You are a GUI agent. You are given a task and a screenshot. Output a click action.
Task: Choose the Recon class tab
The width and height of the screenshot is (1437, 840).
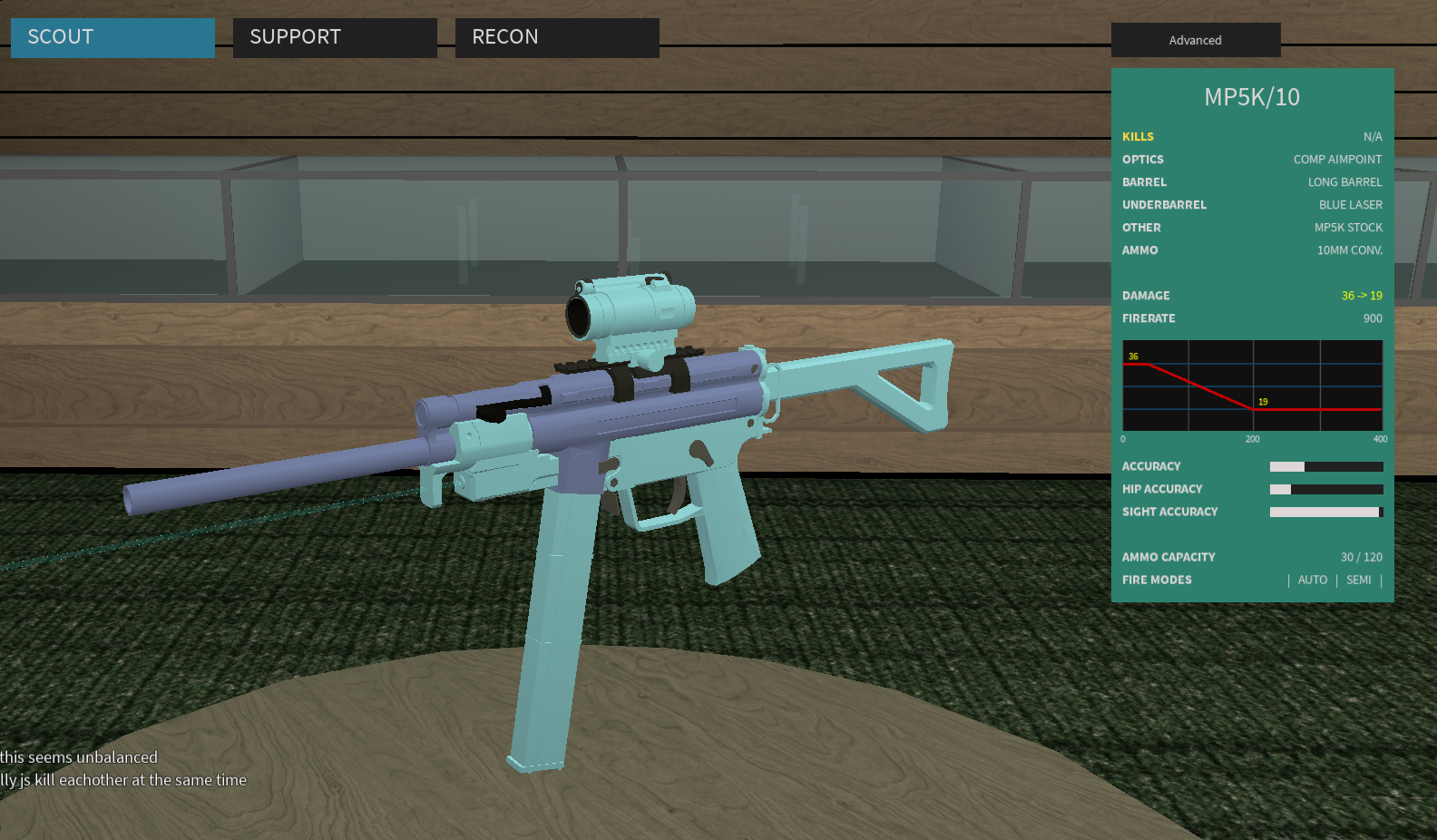click(557, 37)
